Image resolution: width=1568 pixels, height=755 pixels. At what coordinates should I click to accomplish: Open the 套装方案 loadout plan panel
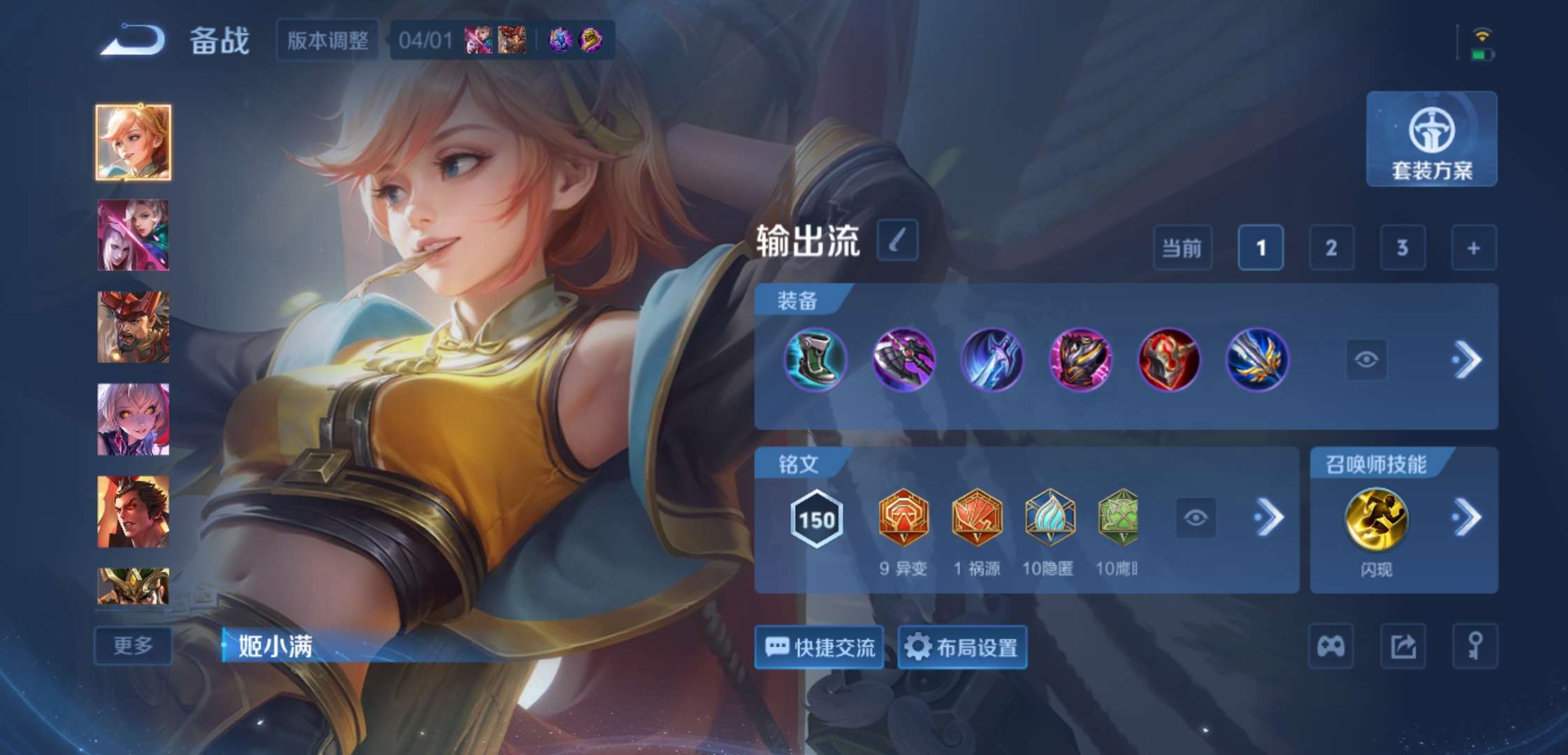pyautogui.click(x=1431, y=140)
